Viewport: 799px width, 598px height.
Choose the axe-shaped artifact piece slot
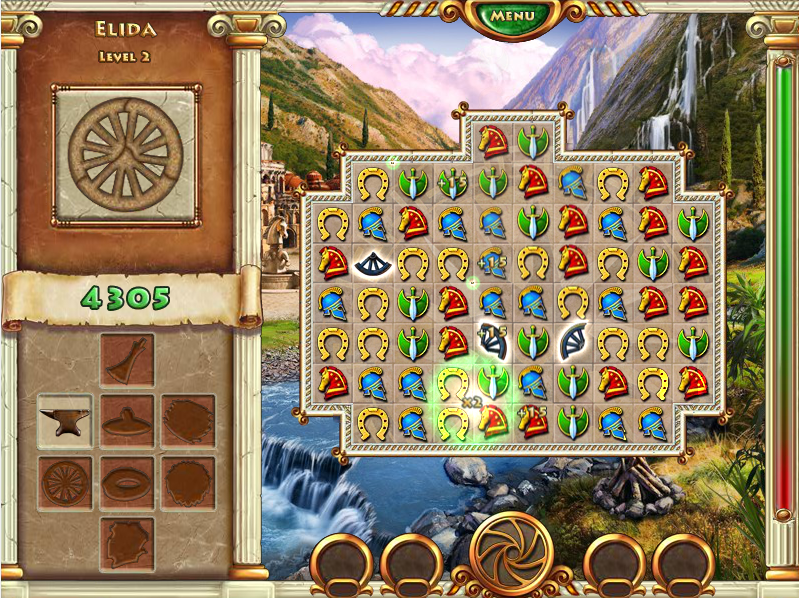coord(127,360)
